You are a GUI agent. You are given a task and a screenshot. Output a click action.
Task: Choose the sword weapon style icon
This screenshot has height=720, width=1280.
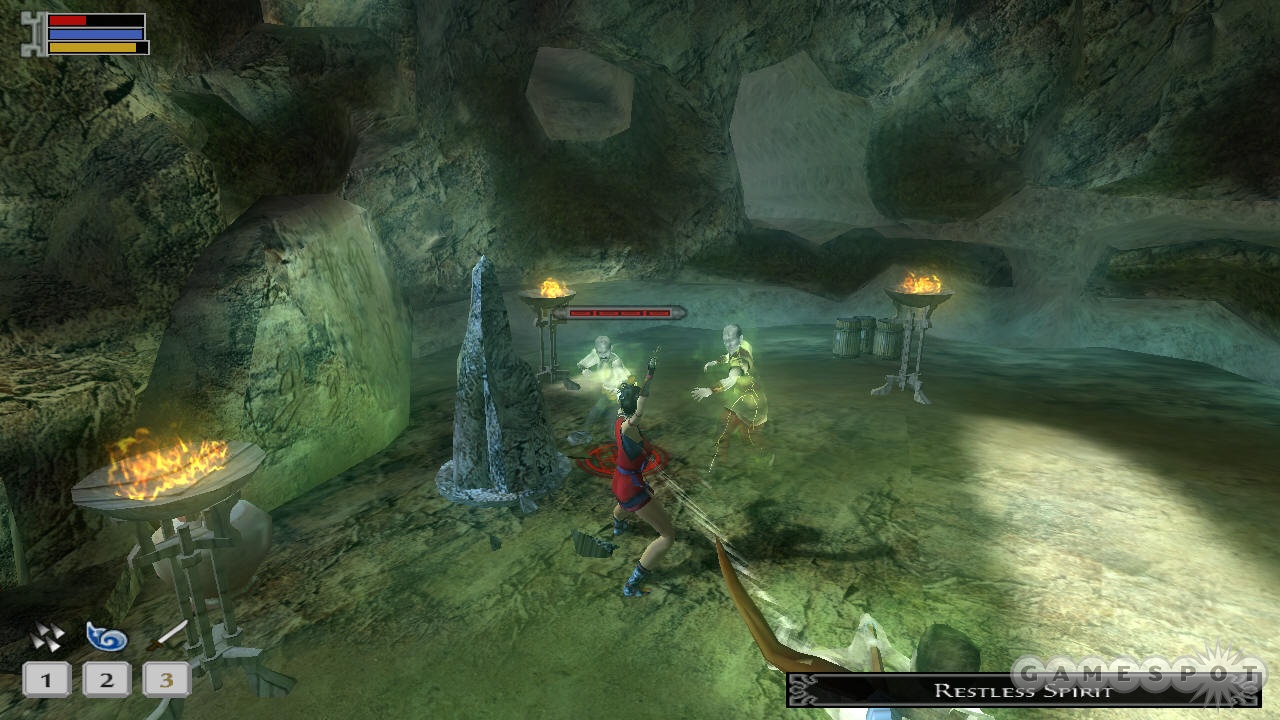coord(167,635)
